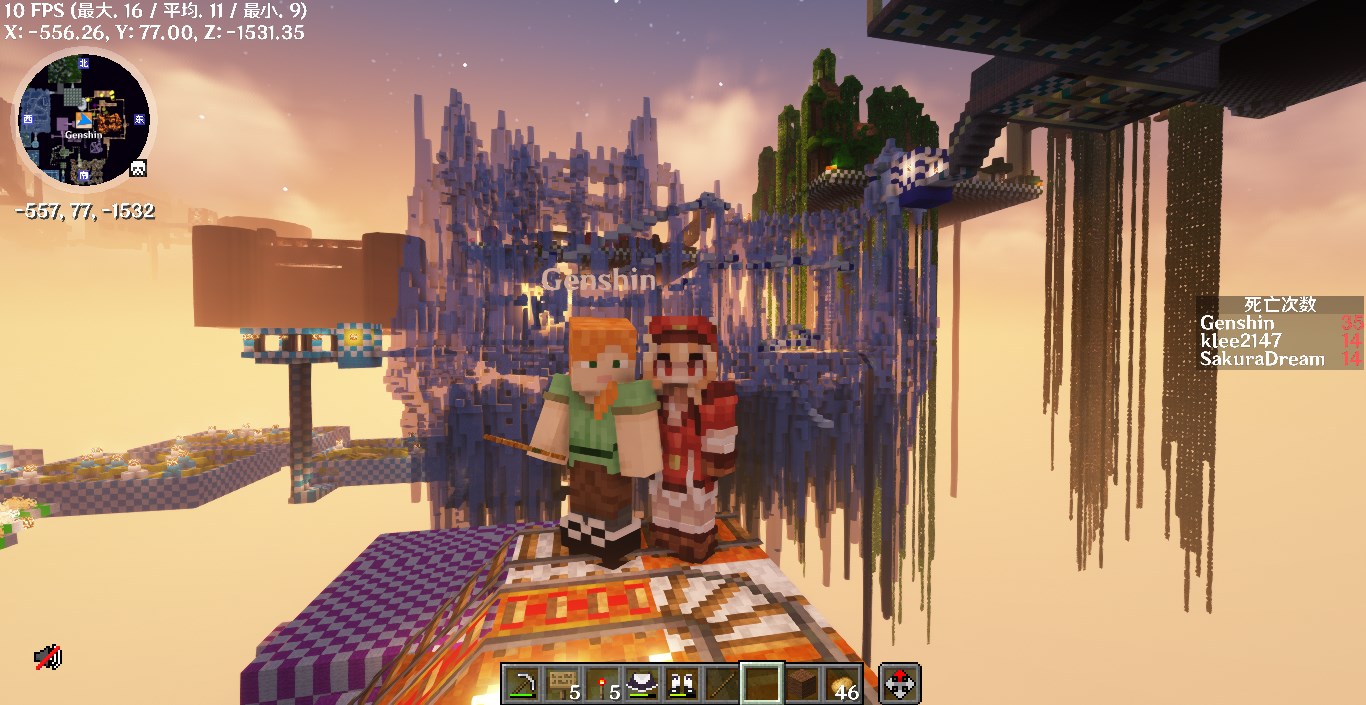Open the circular minimap
The height and width of the screenshot is (705, 1366).
81,120
